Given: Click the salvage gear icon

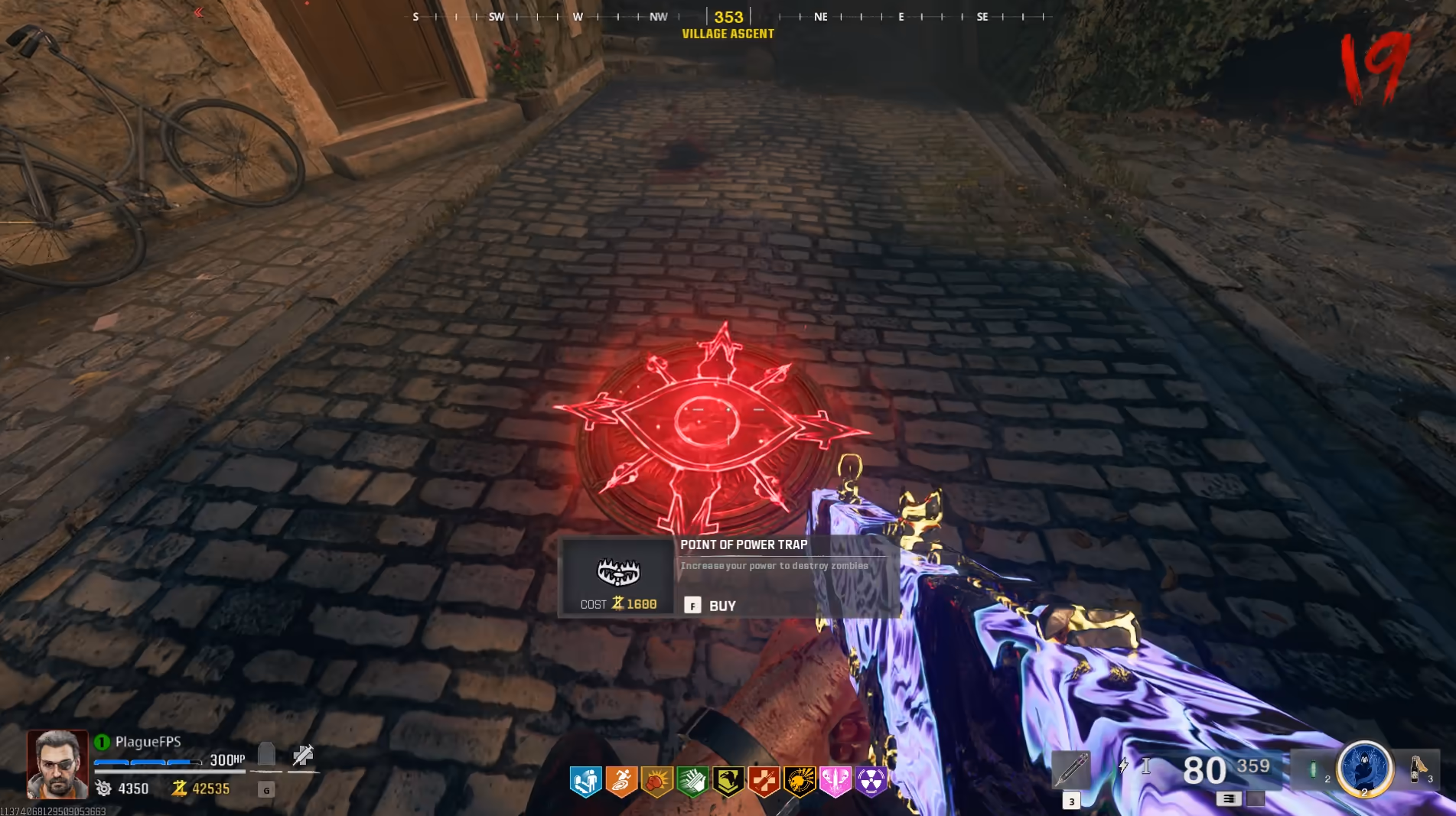Looking at the screenshot, I should tap(103, 788).
